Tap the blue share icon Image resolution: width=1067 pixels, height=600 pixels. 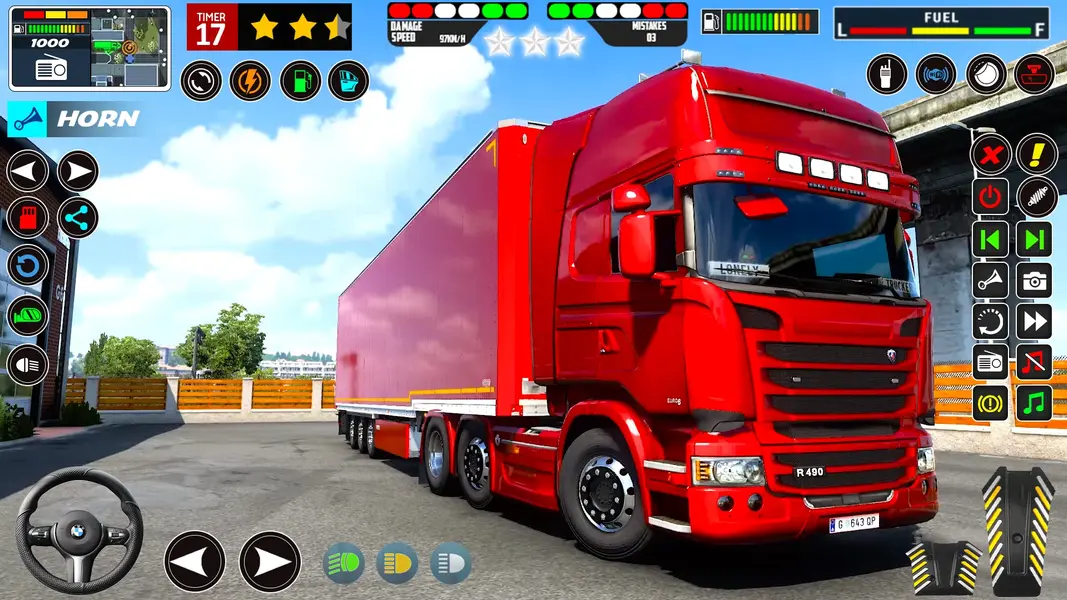77,218
